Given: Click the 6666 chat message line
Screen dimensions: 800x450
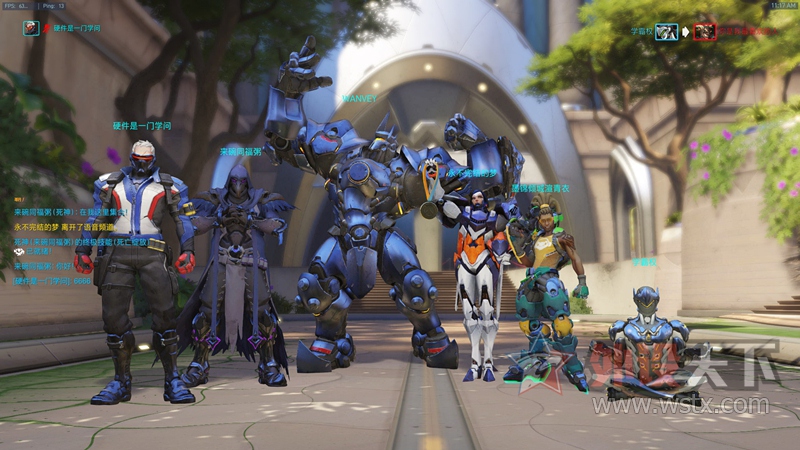Looking at the screenshot, I should (52, 281).
